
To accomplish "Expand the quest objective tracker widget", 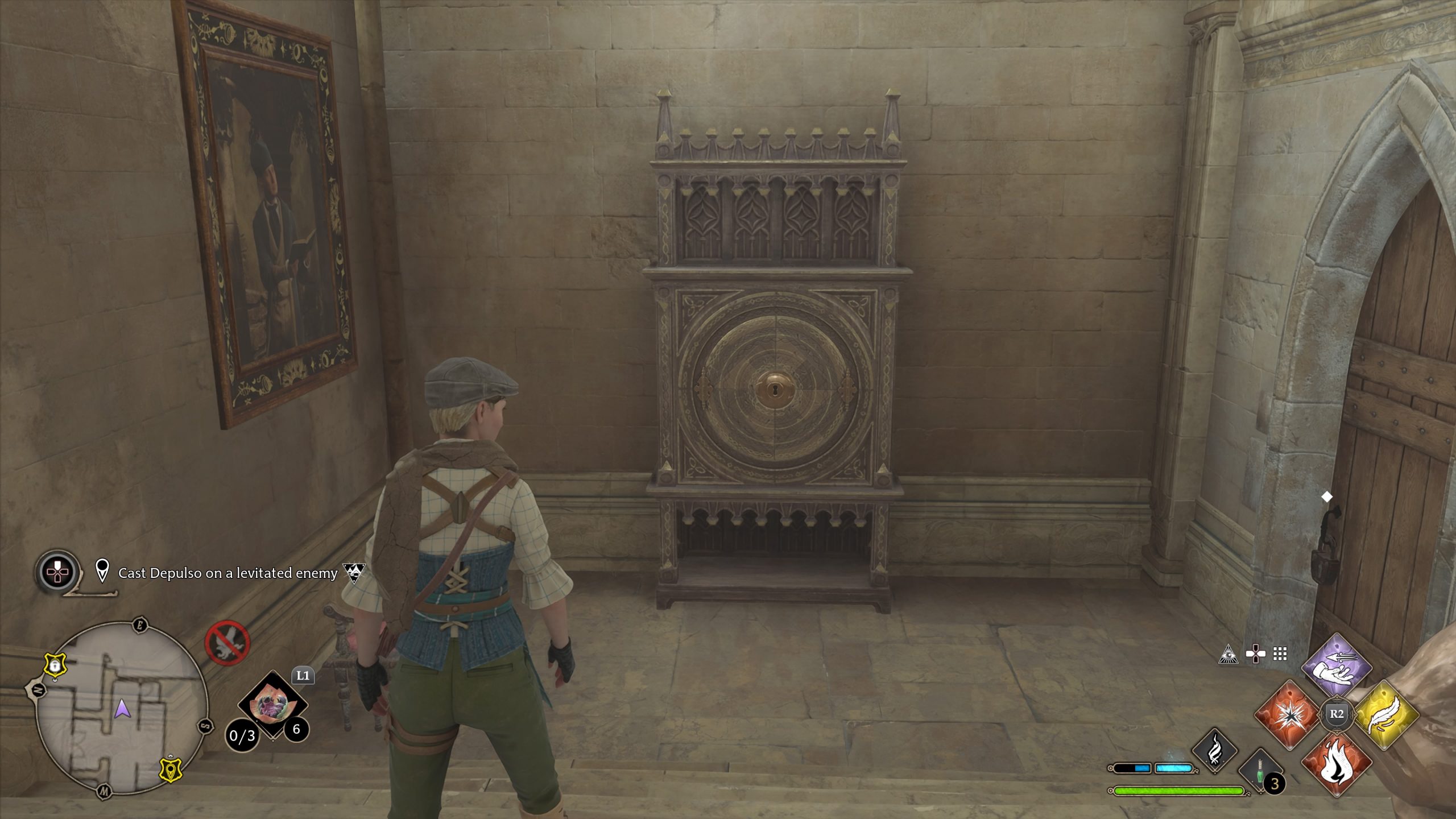I will coord(58,572).
